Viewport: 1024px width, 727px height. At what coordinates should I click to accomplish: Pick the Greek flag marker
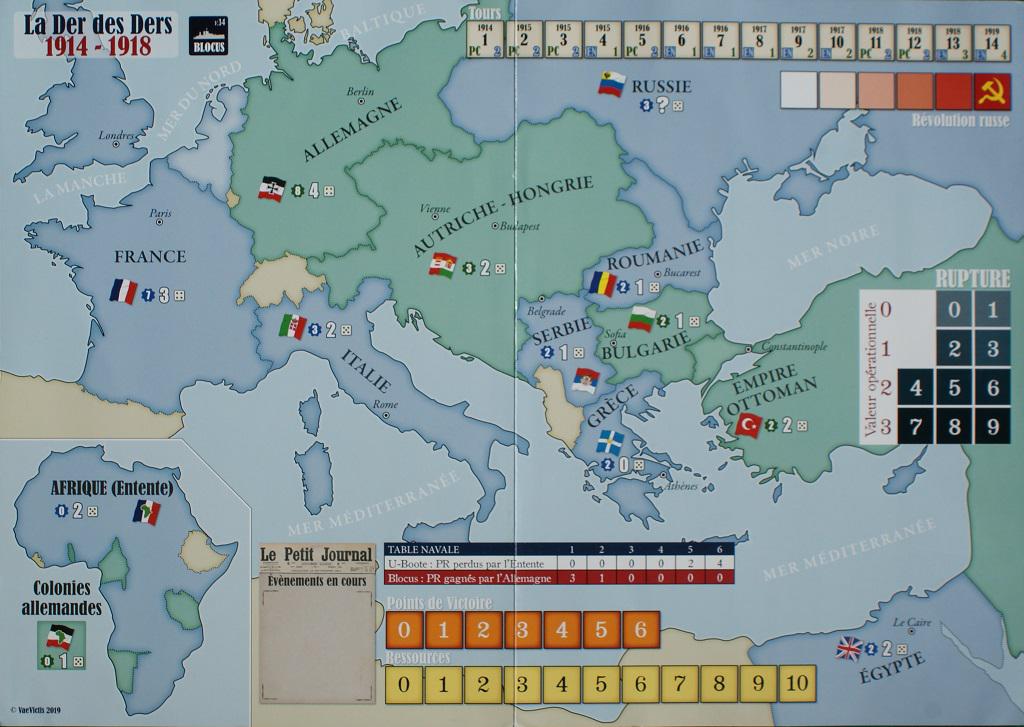pyautogui.click(x=609, y=442)
